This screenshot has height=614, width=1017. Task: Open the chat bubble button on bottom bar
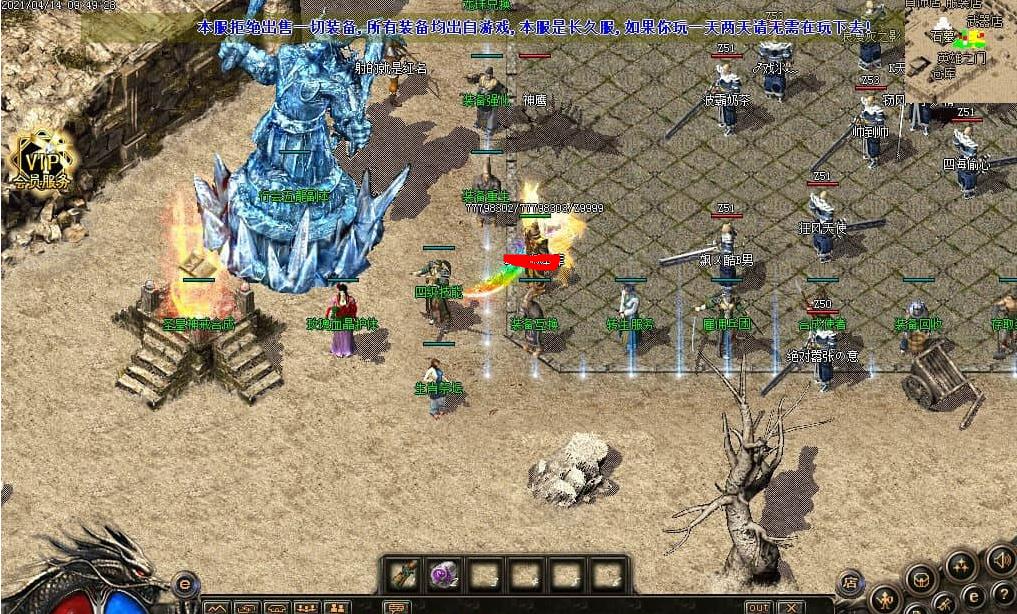click(x=398, y=607)
